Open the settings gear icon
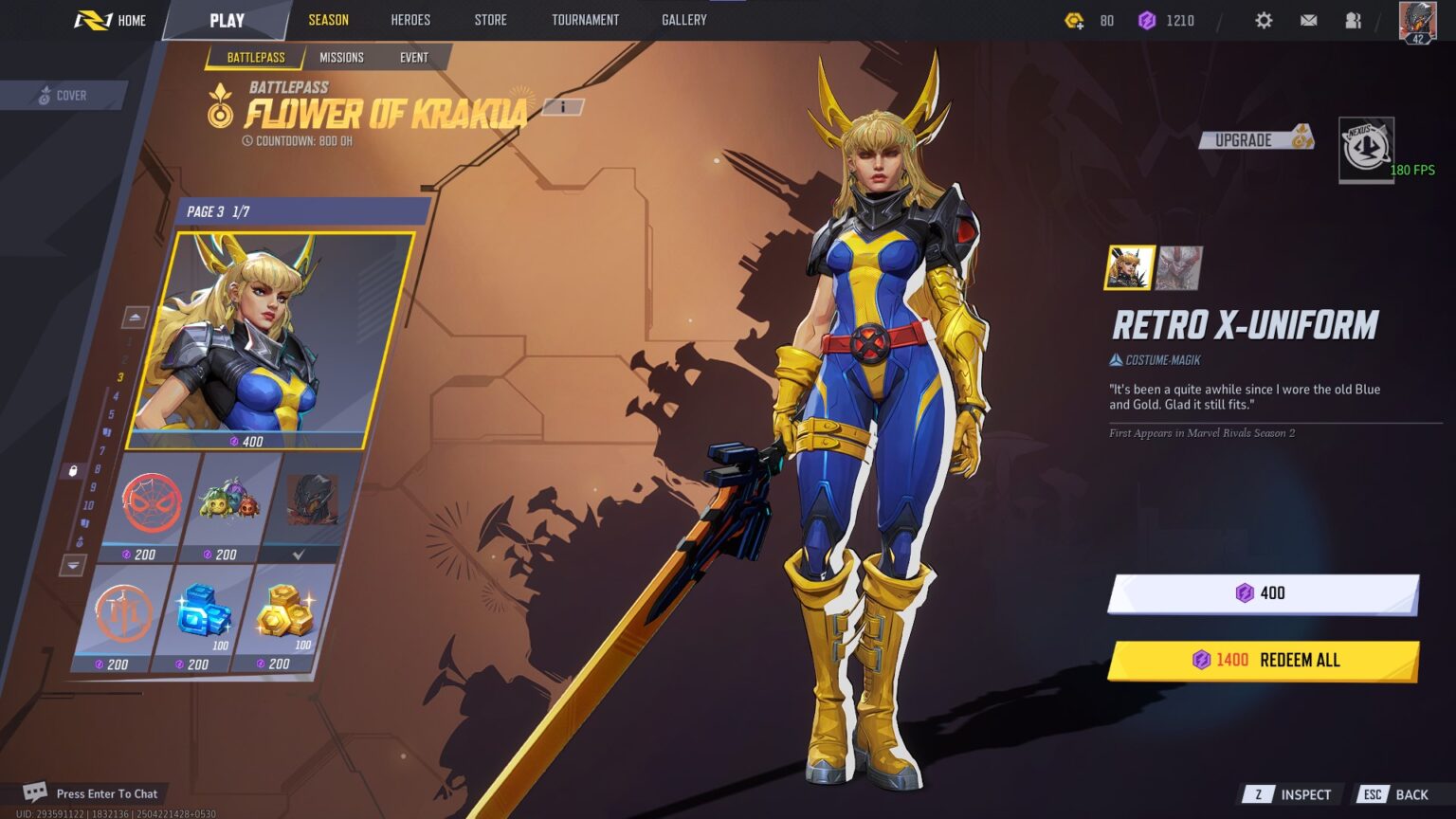The image size is (1456, 819). 1264,20
